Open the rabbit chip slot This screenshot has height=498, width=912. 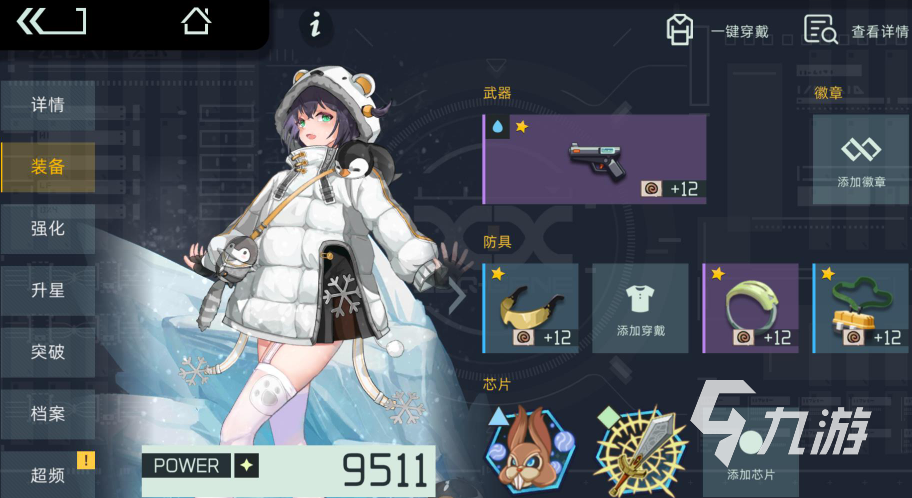tap(530, 449)
